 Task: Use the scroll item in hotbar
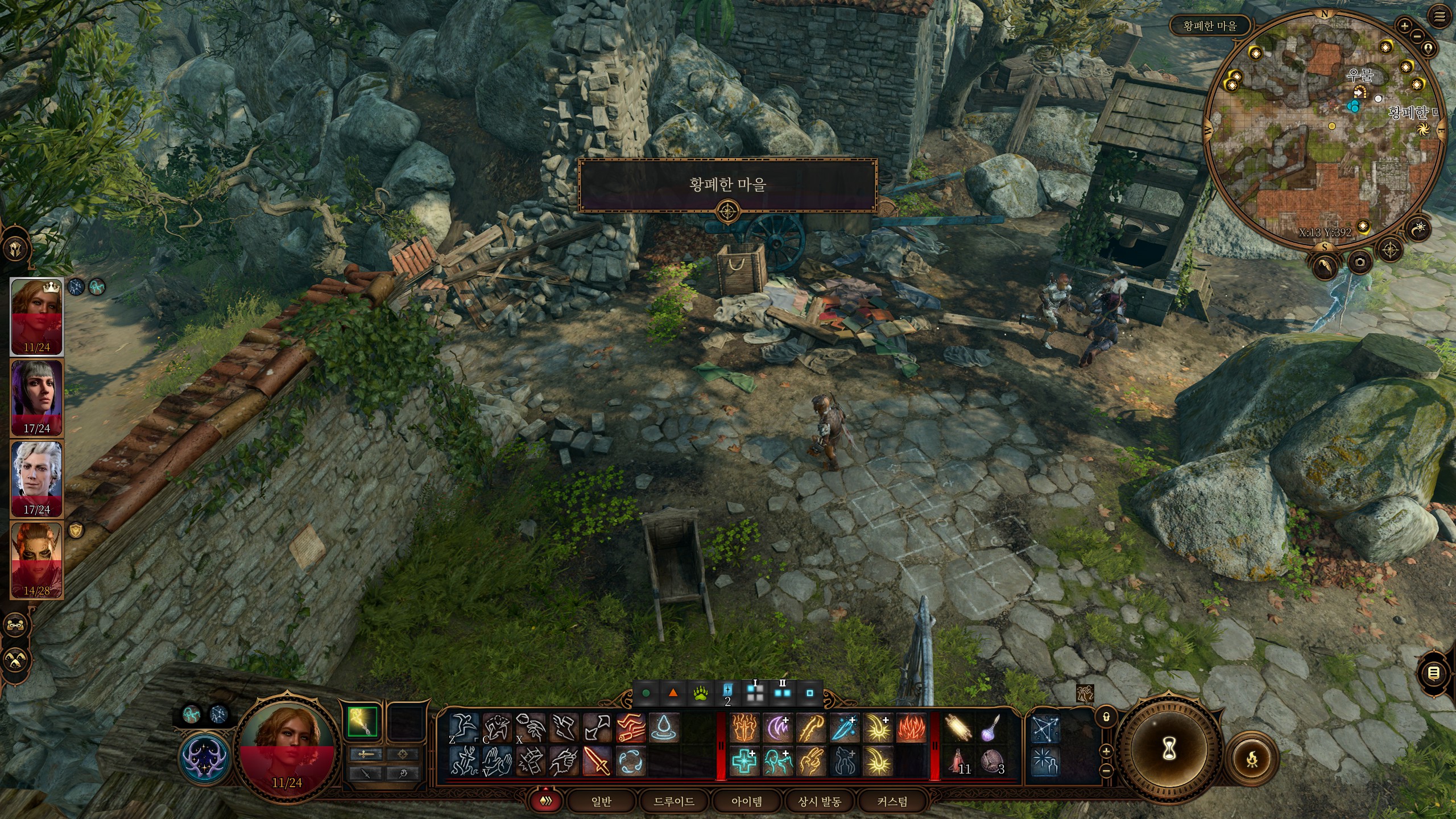coord(959,728)
